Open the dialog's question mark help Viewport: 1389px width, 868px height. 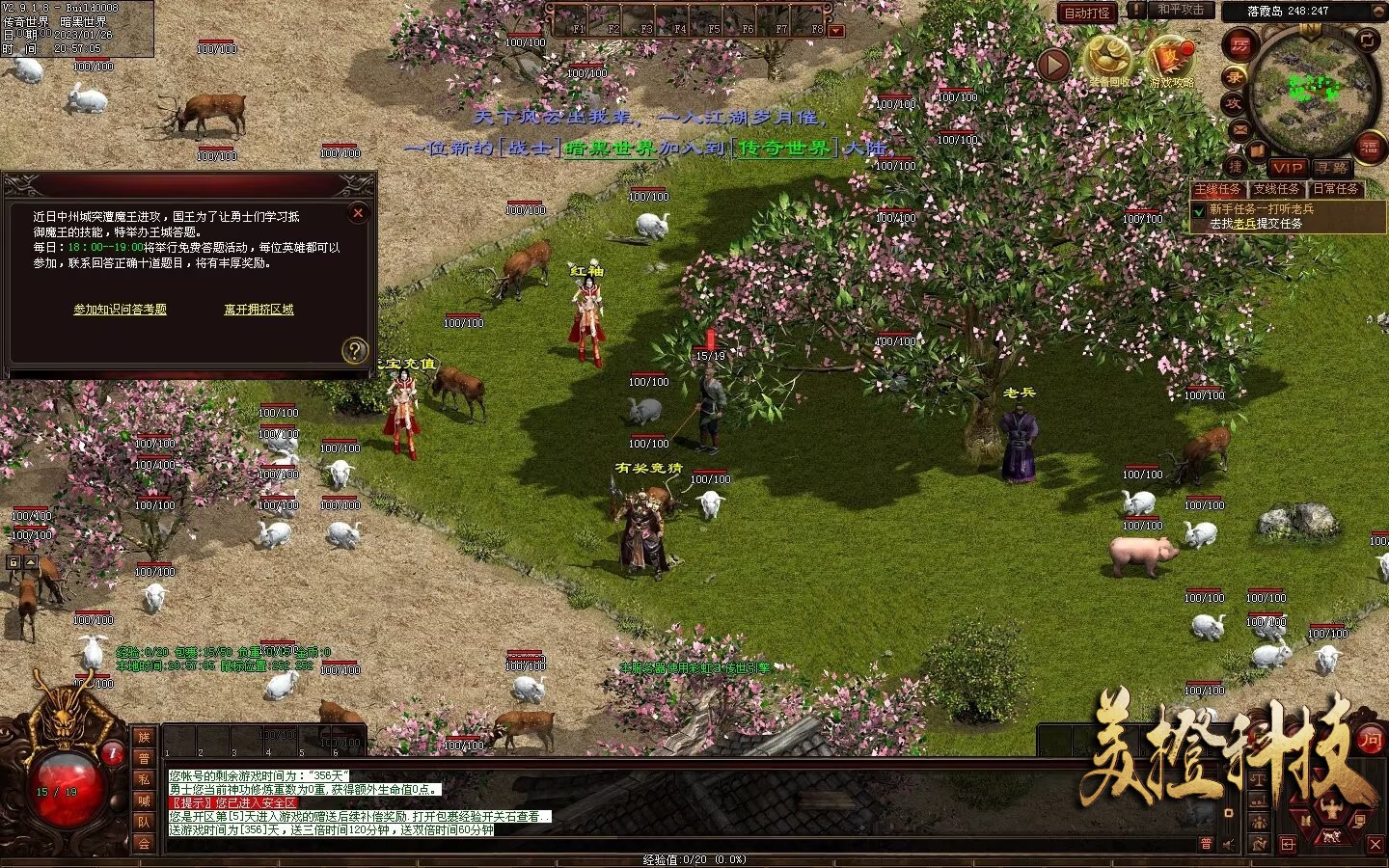[355, 350]
